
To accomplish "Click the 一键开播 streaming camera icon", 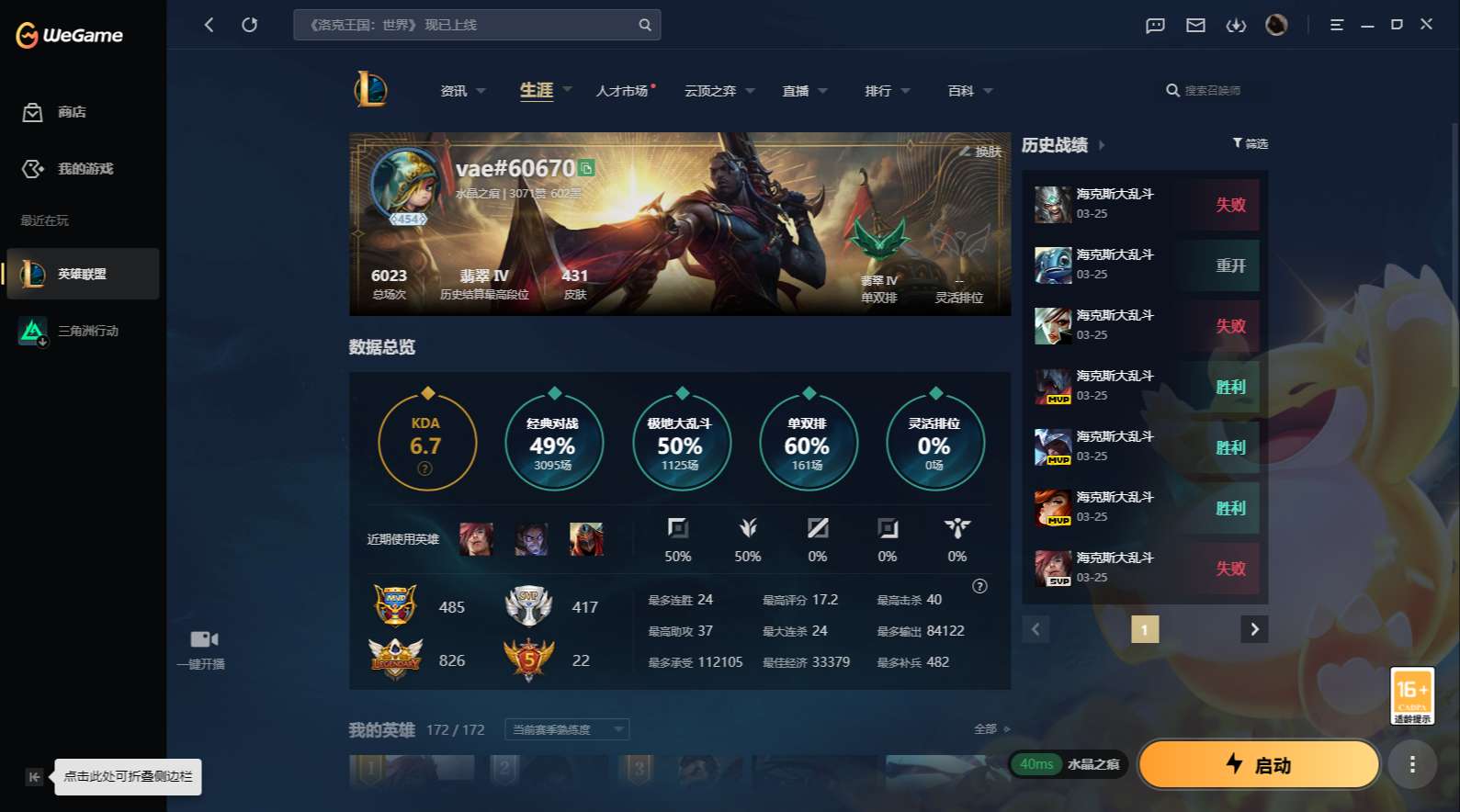I will pyautogui.click(x=202, y=638).
